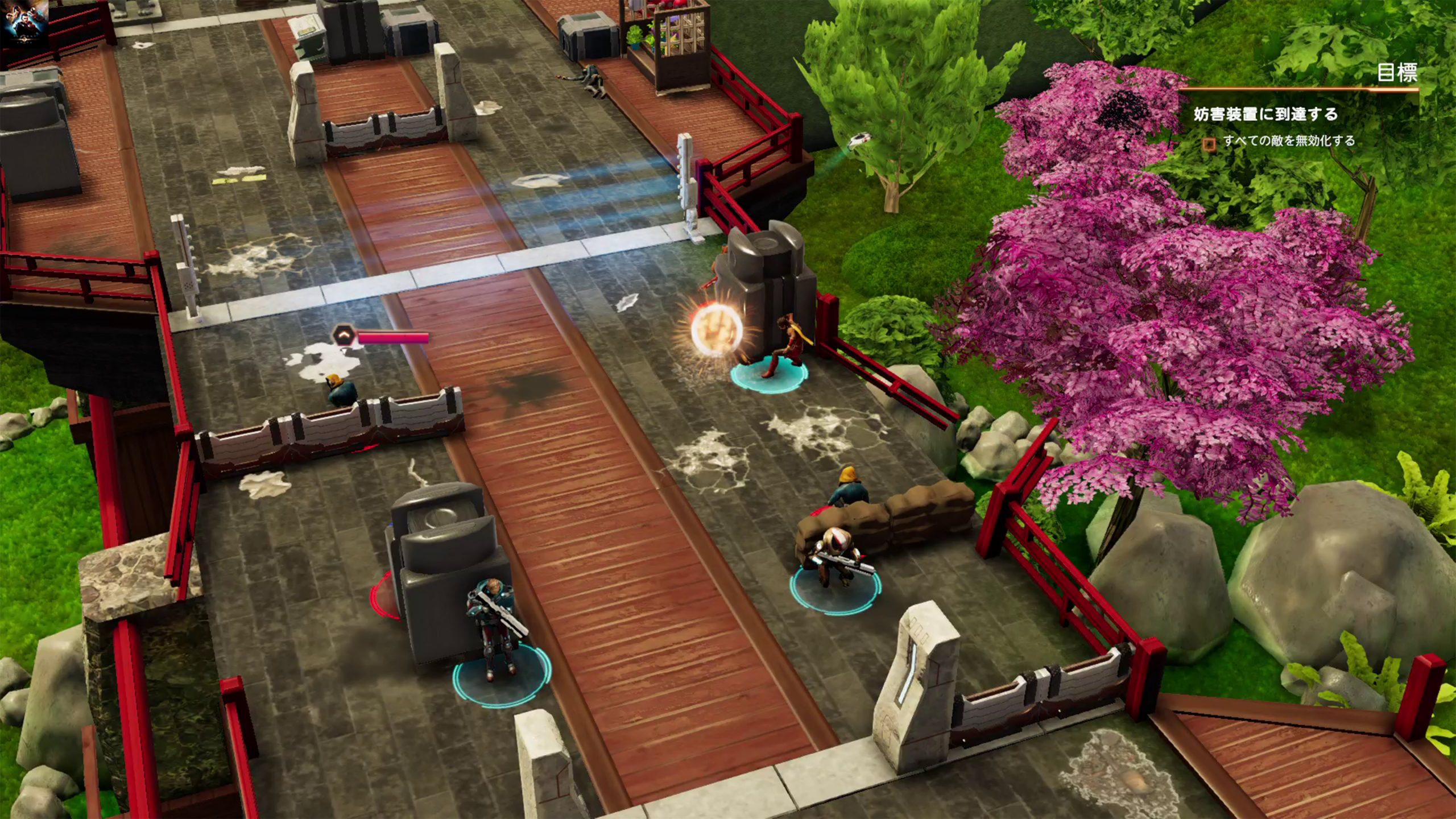1456x819 pixels.
Task: Click the hexagonal enemy faction icon on health bar
Action: (344, 334)
